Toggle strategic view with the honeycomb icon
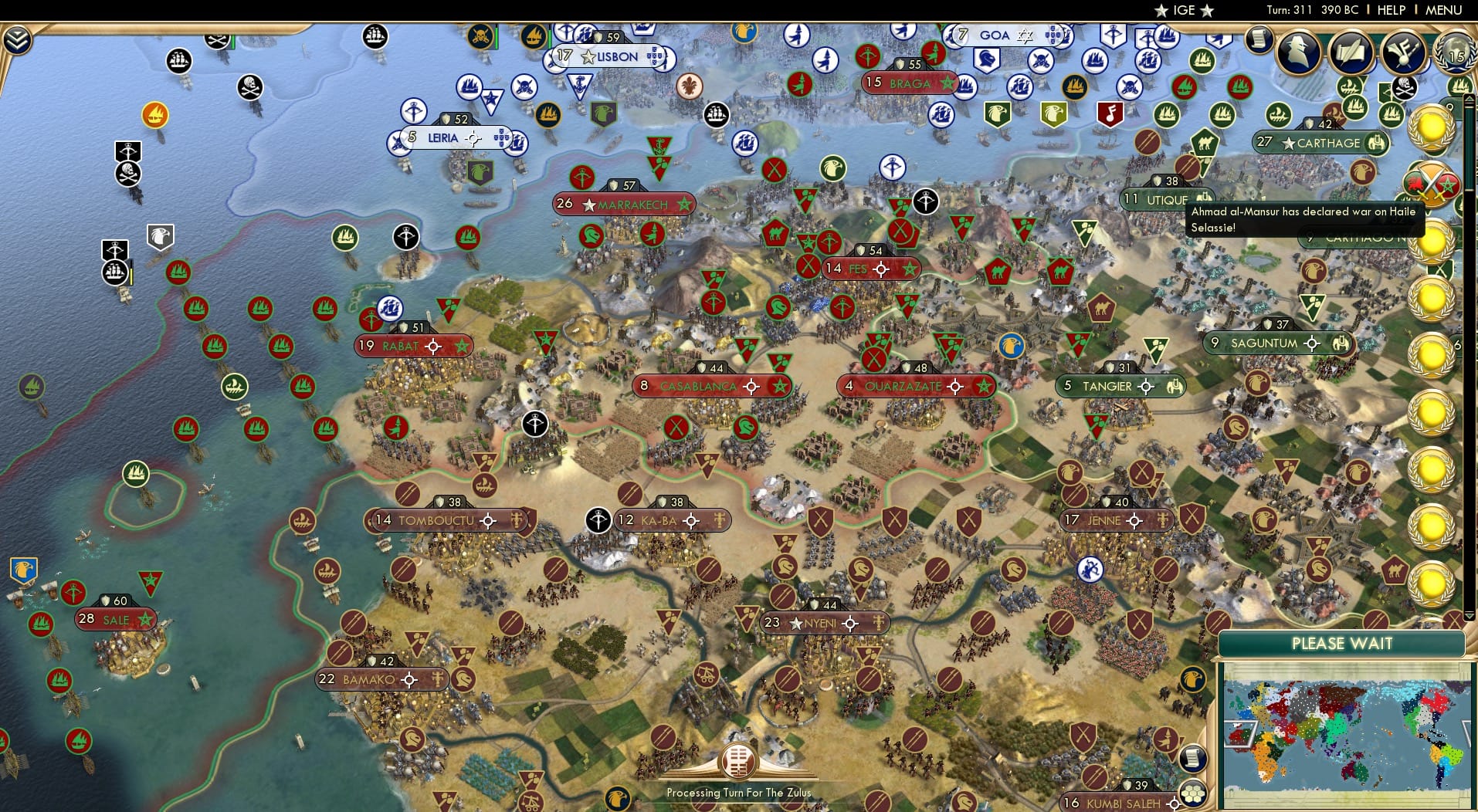The image size is (1478, 812). click(x=1195, y=791)
